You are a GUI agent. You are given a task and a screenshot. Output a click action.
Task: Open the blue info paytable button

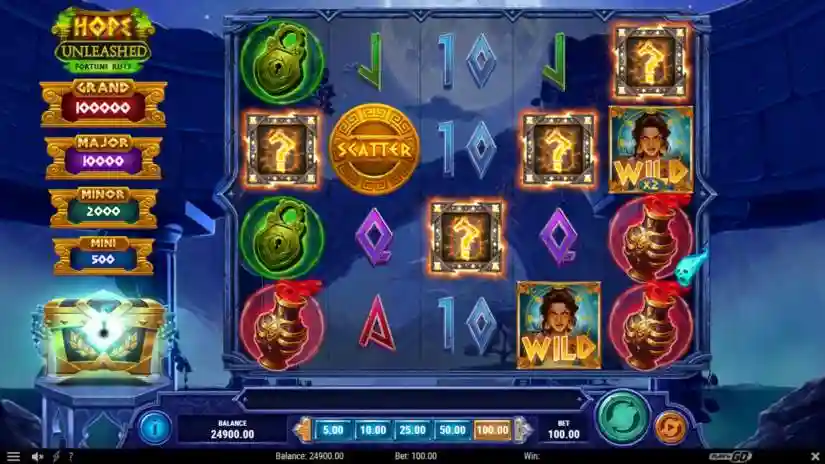(154, 427)
